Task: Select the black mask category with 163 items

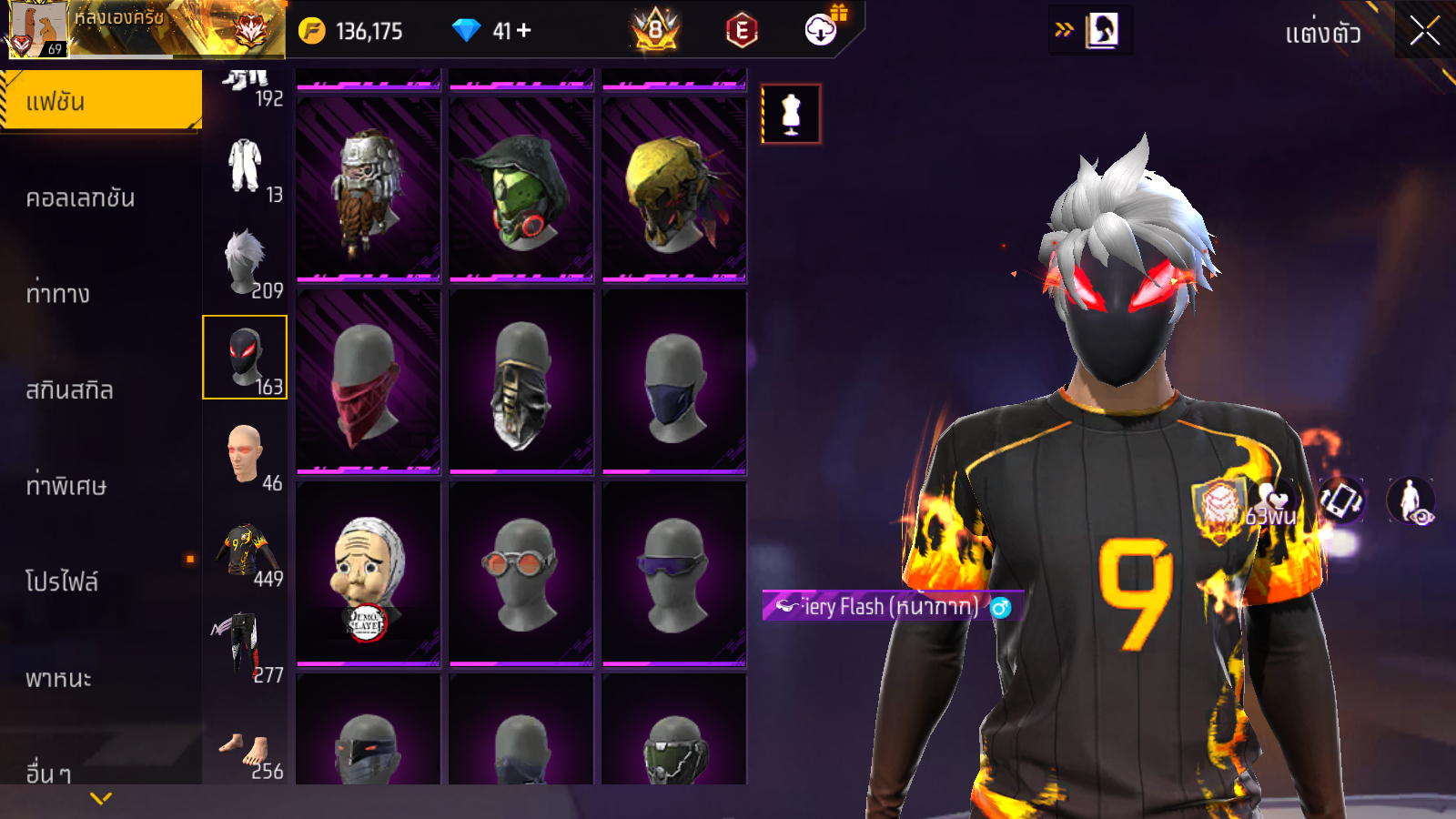Action: [x=245, y=358]
